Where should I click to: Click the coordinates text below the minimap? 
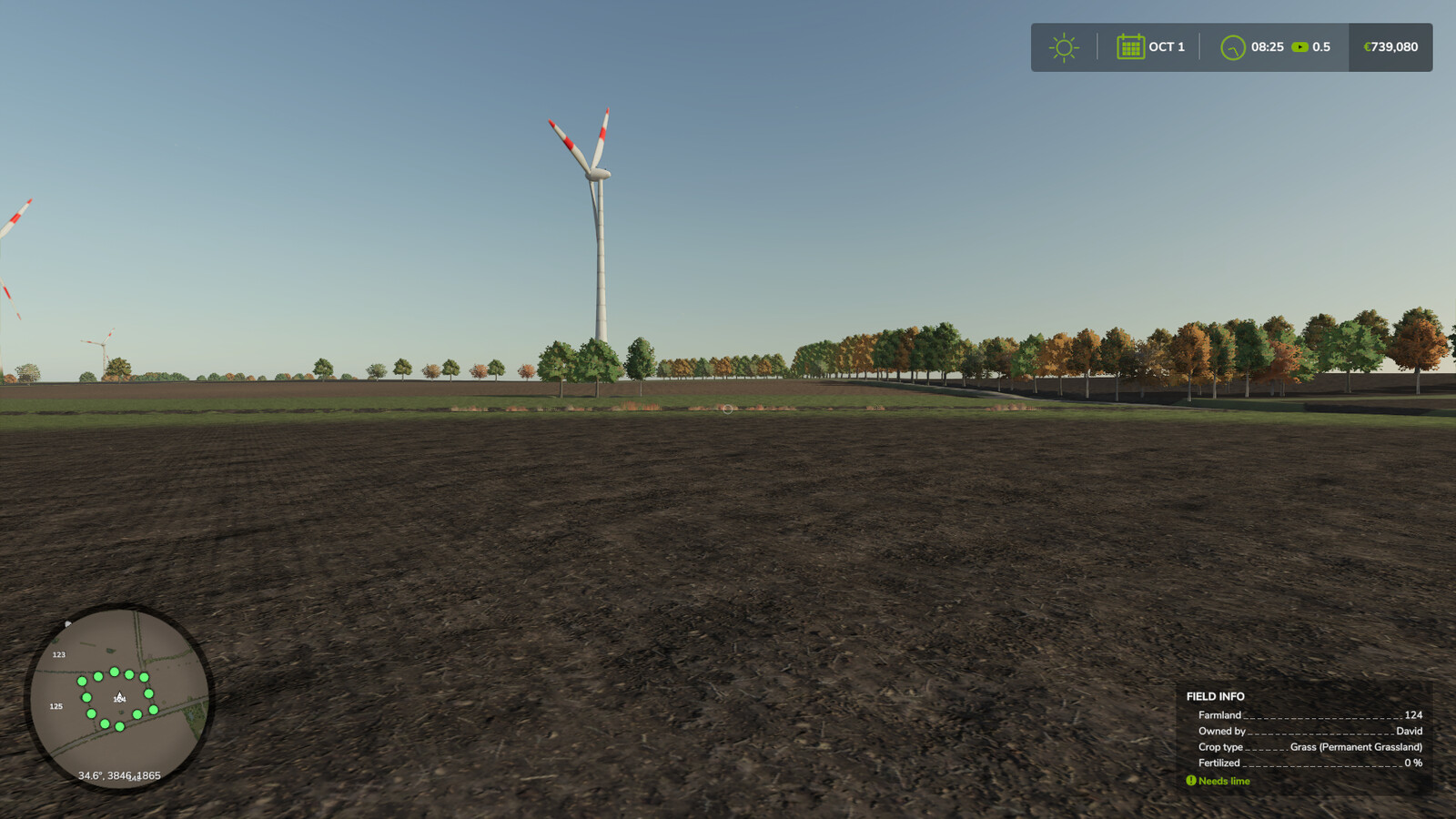coord(119,776)
